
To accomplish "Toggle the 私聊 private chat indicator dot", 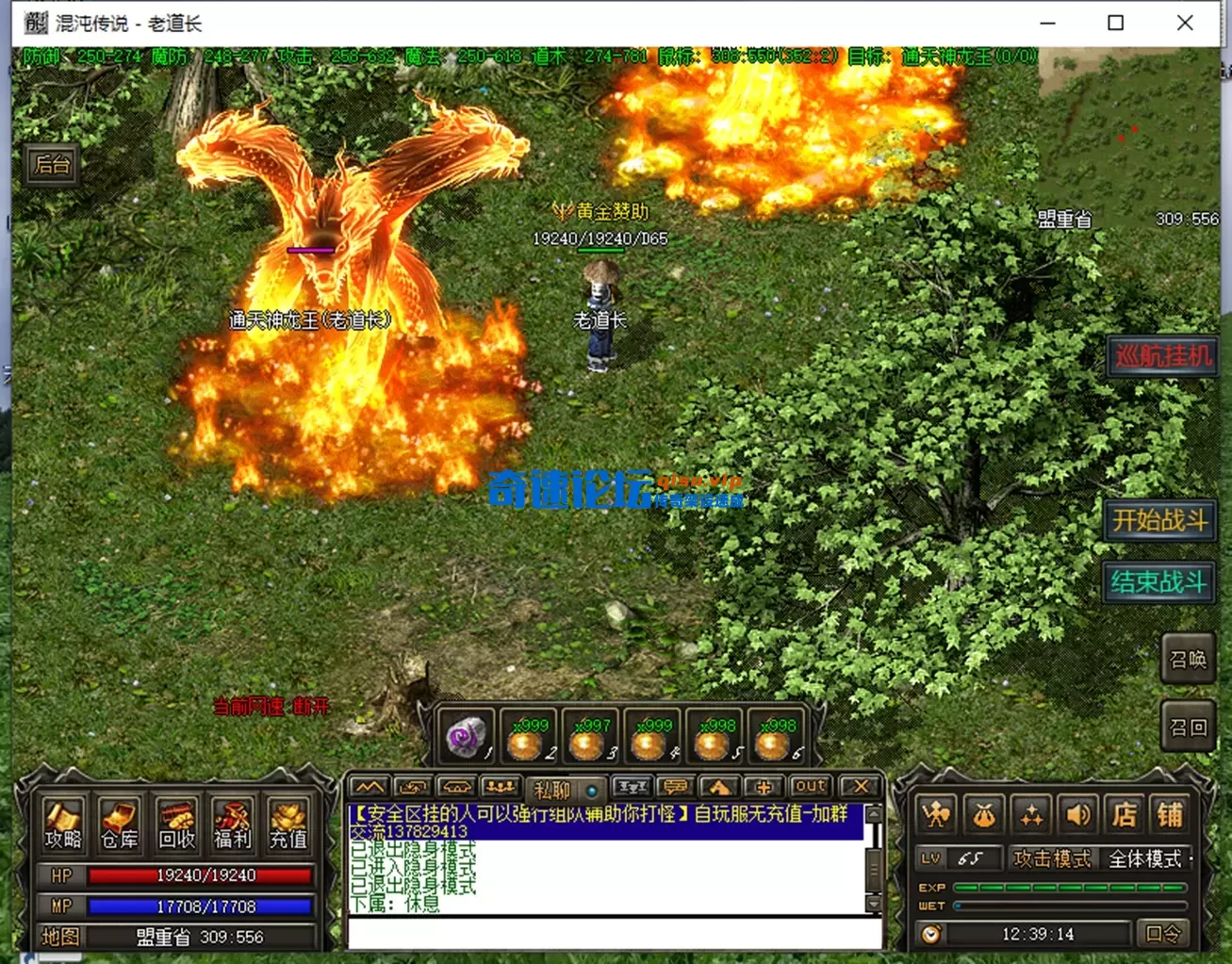I will tap(593, 790).
